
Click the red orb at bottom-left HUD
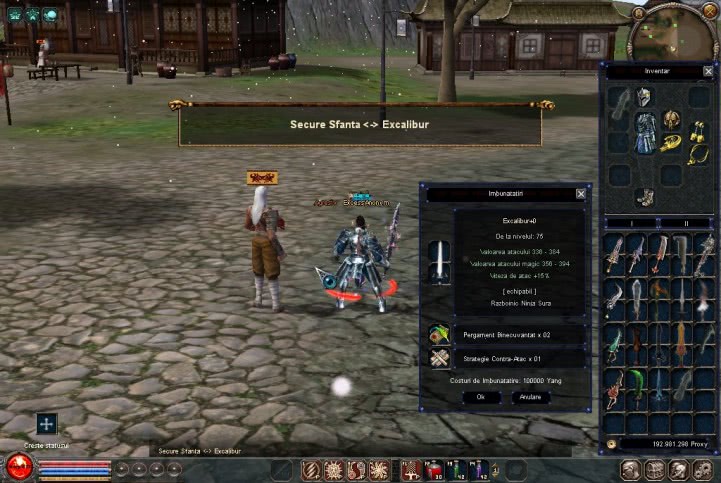coord(20,467)
